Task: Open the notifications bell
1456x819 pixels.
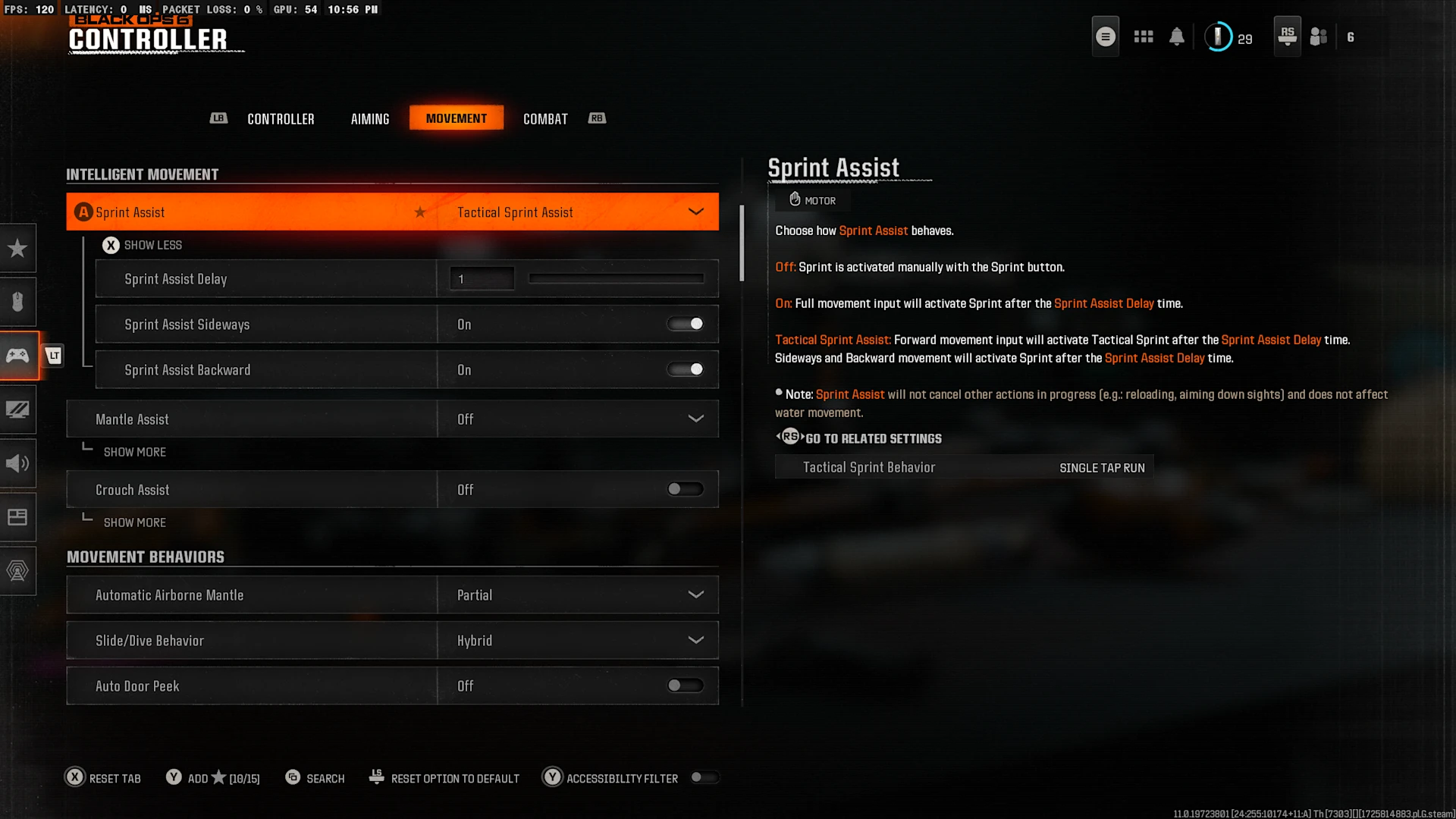Action: point(1176,36)
